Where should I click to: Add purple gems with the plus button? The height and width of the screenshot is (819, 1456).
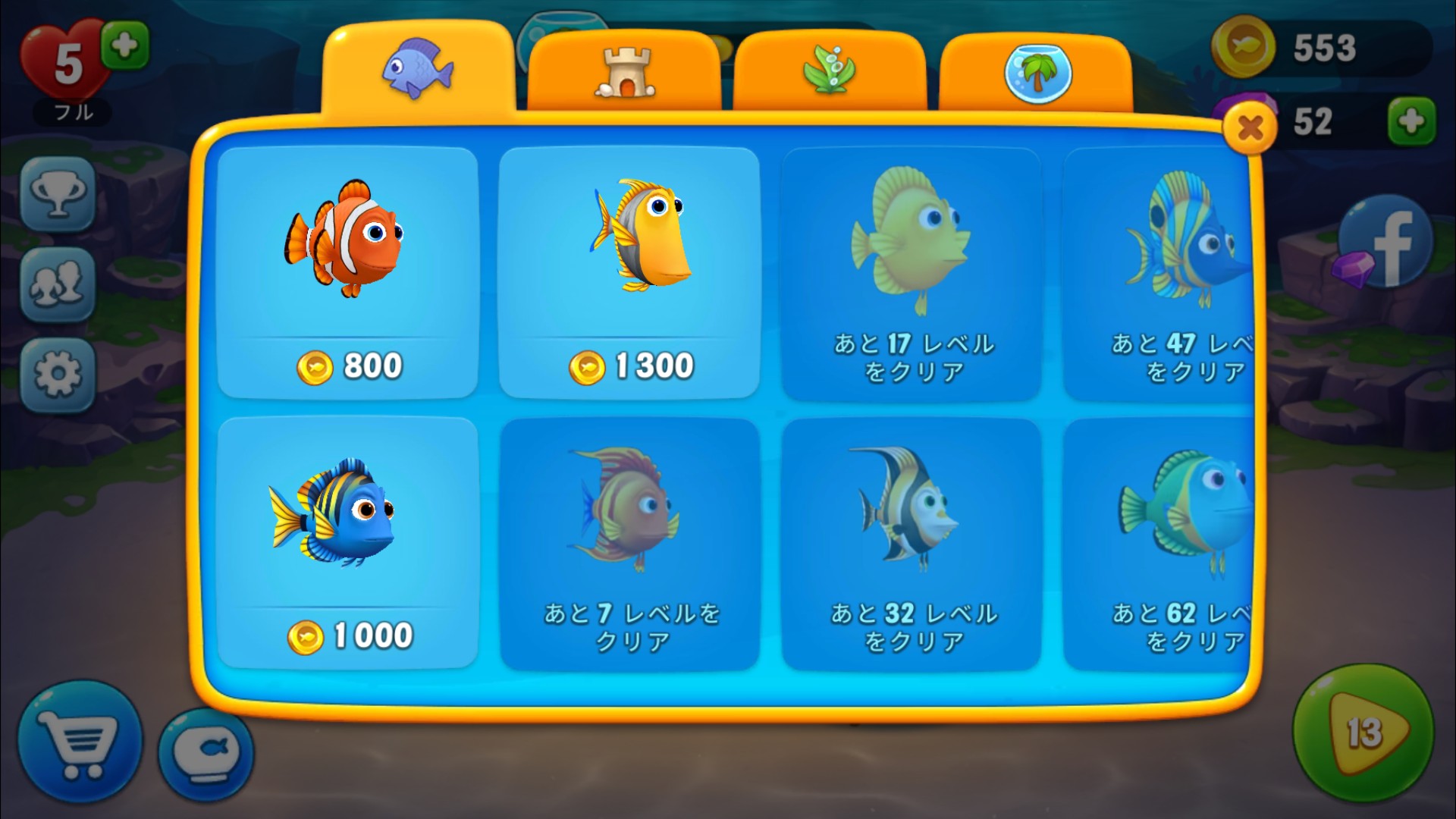[1411, 121]
